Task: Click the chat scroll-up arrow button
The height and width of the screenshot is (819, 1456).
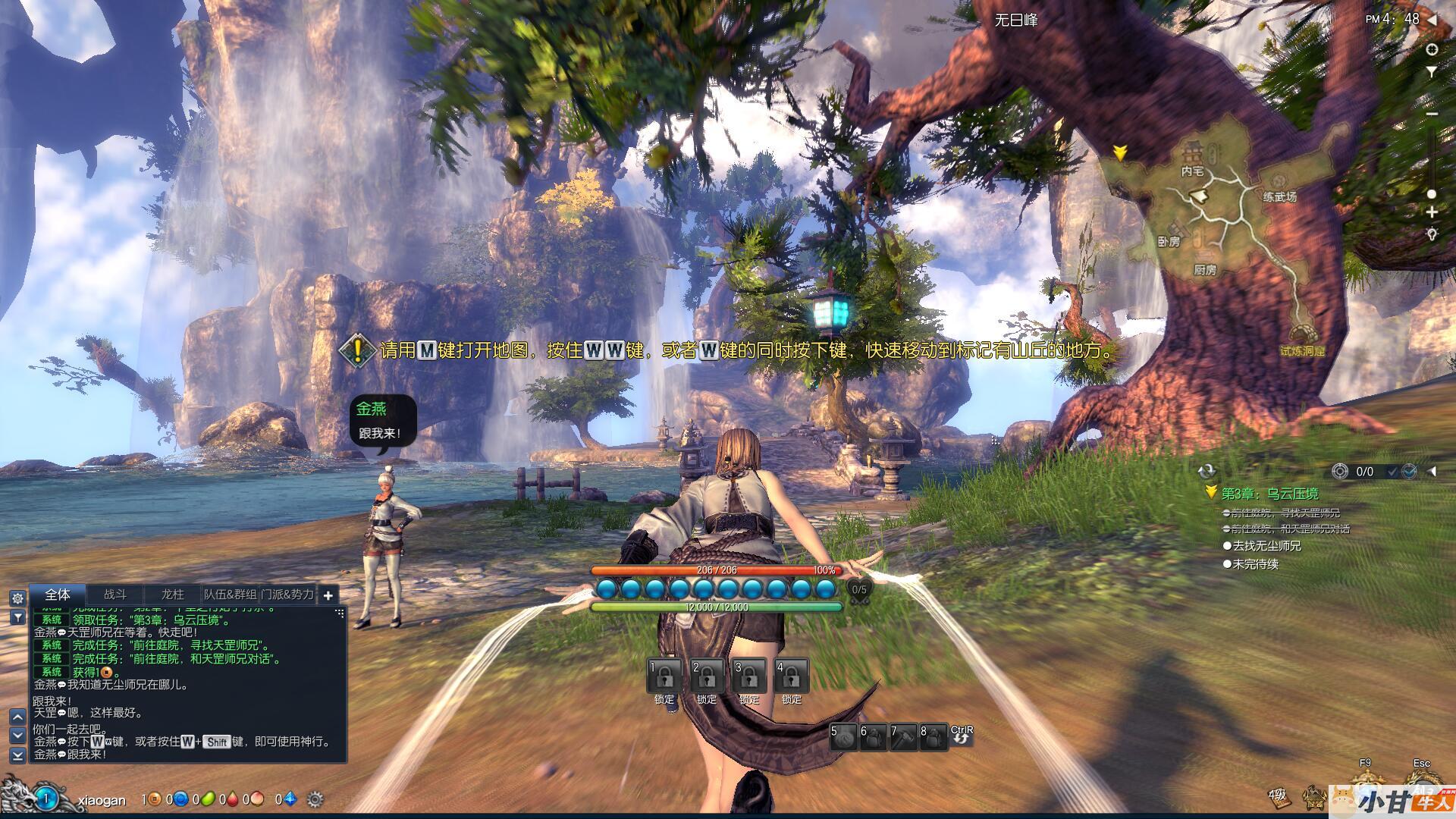Action: pyautogui.click(x=17, y=716)
